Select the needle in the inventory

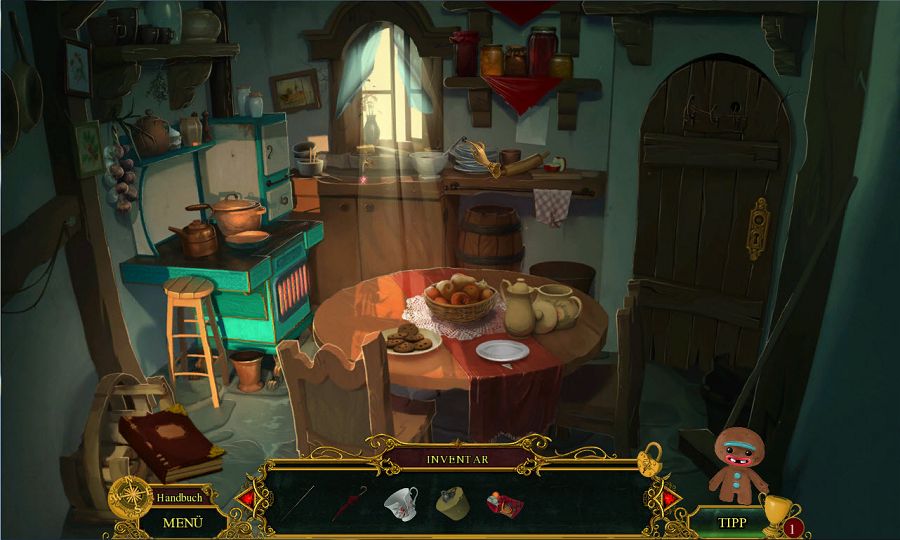click(x=297, y=502)
